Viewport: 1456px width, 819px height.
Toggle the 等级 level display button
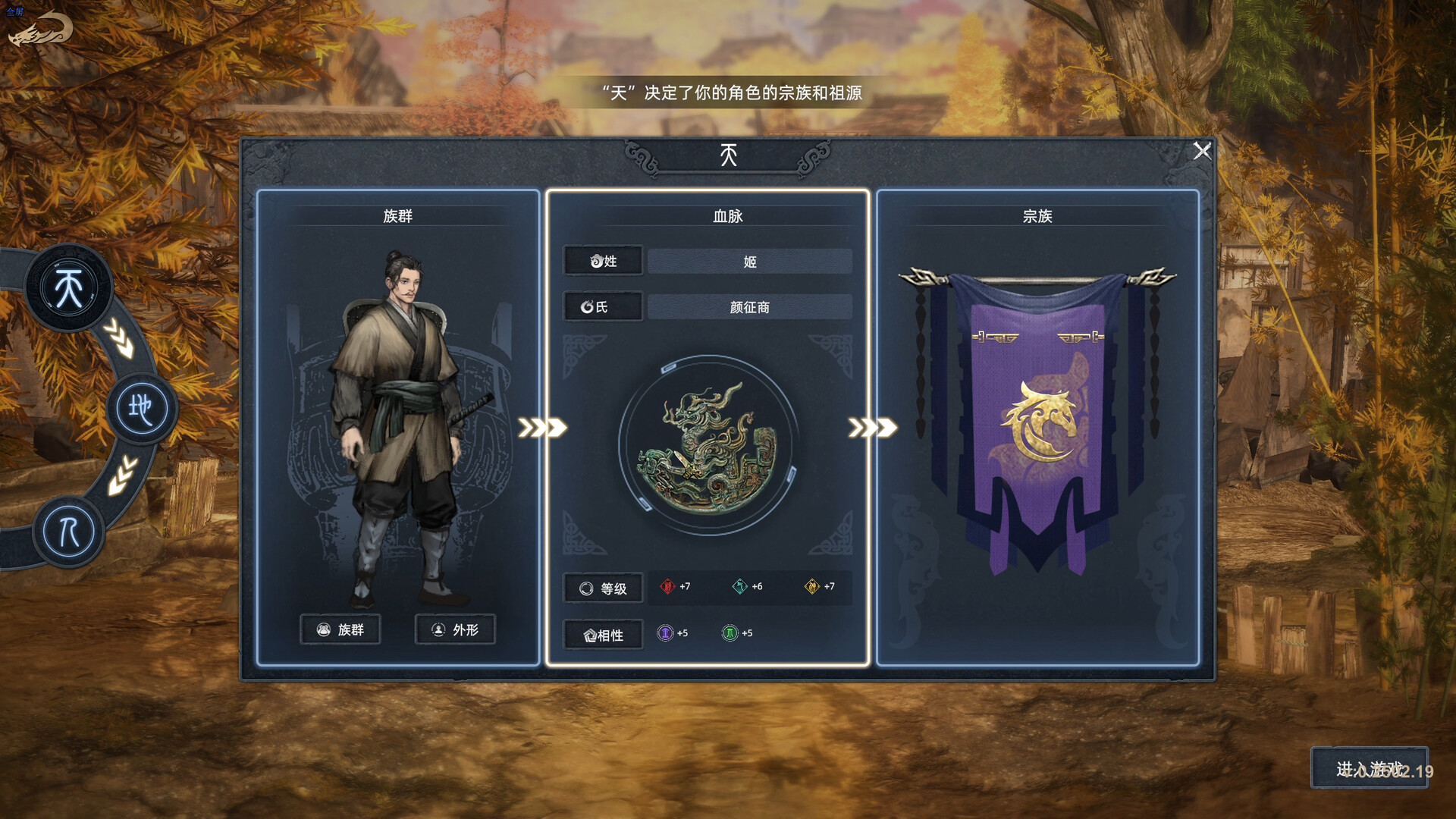pyautogui.click(x=602, y=587)
